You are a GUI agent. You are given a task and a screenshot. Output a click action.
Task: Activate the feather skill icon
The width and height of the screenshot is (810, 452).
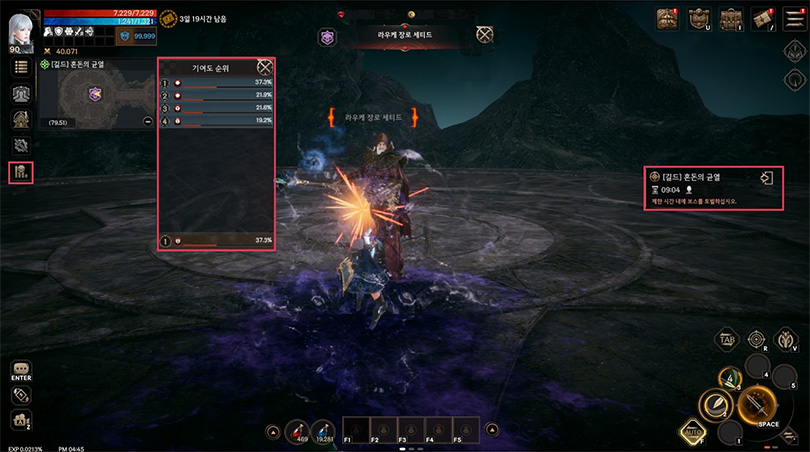point(718,405)
